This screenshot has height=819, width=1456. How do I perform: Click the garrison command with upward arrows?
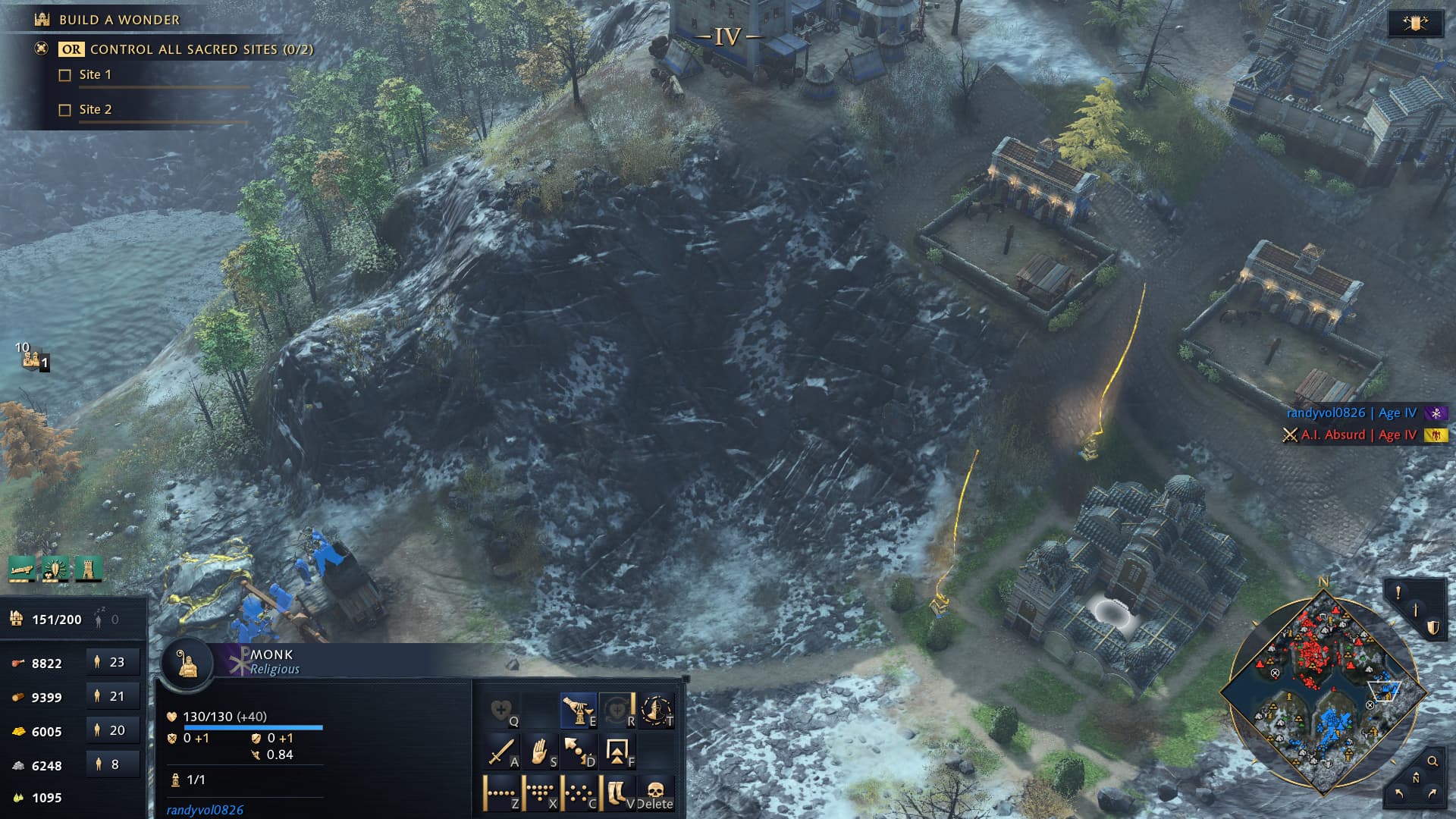click(617, 751)
